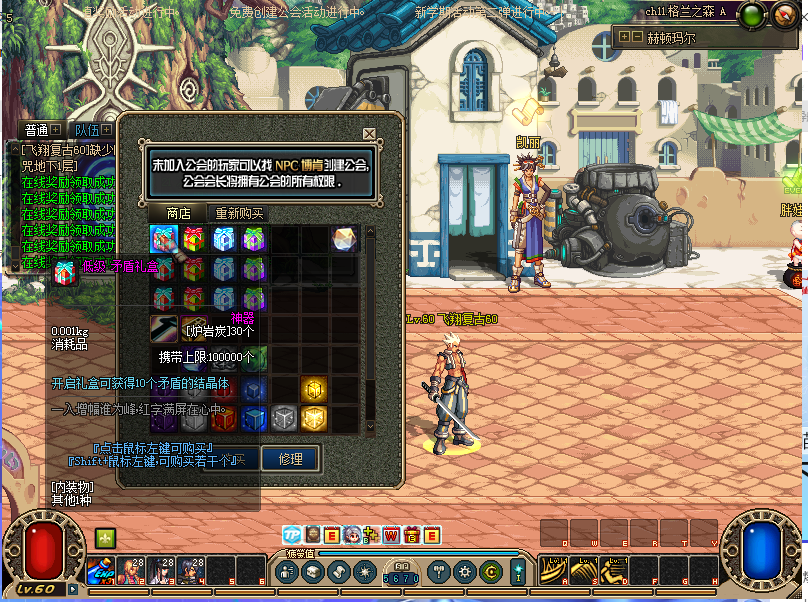808x602 pixels.
Task: Buy the white crystal item in the shop
Action: pos(343,239)
